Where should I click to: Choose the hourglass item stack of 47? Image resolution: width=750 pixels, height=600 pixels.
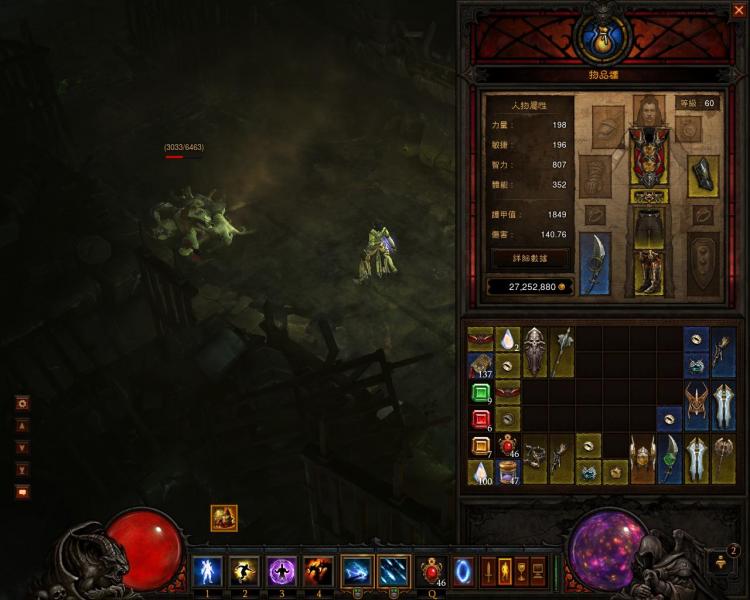click(508, 471)
